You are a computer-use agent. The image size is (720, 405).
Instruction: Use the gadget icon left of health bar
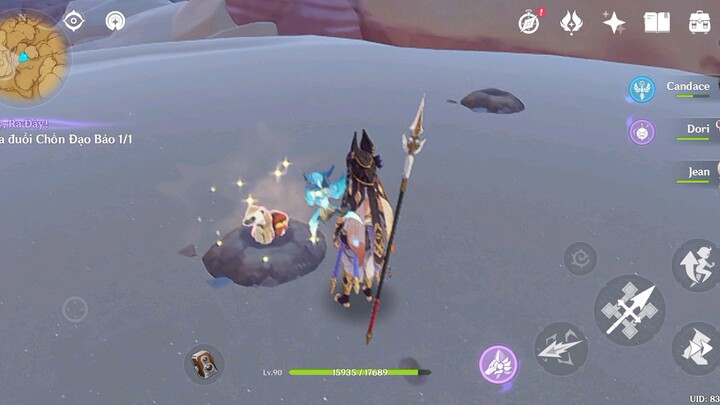click(204, 364)
